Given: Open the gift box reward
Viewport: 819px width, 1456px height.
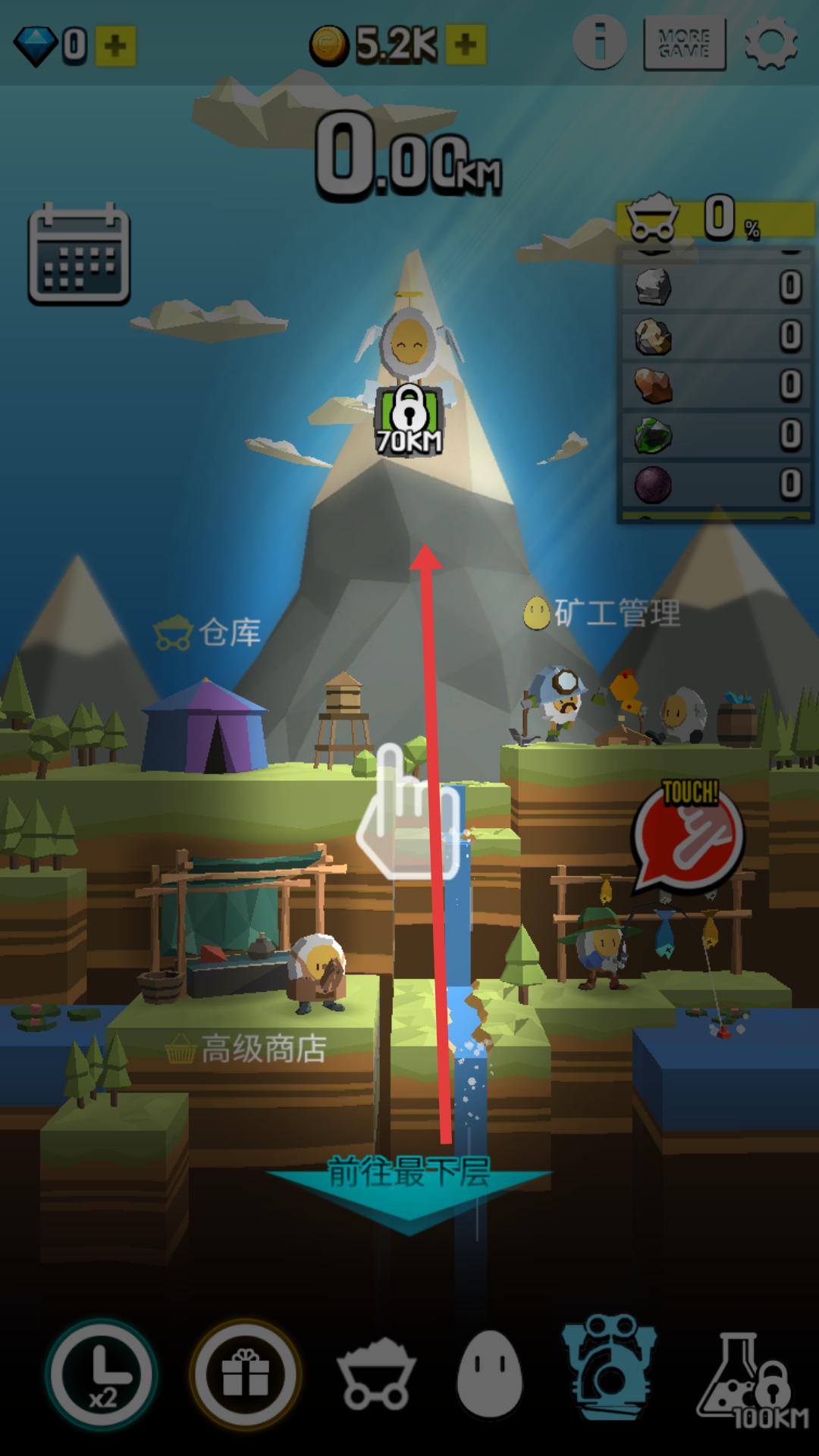Looking at the screenshot, I should coord(245,1374).
